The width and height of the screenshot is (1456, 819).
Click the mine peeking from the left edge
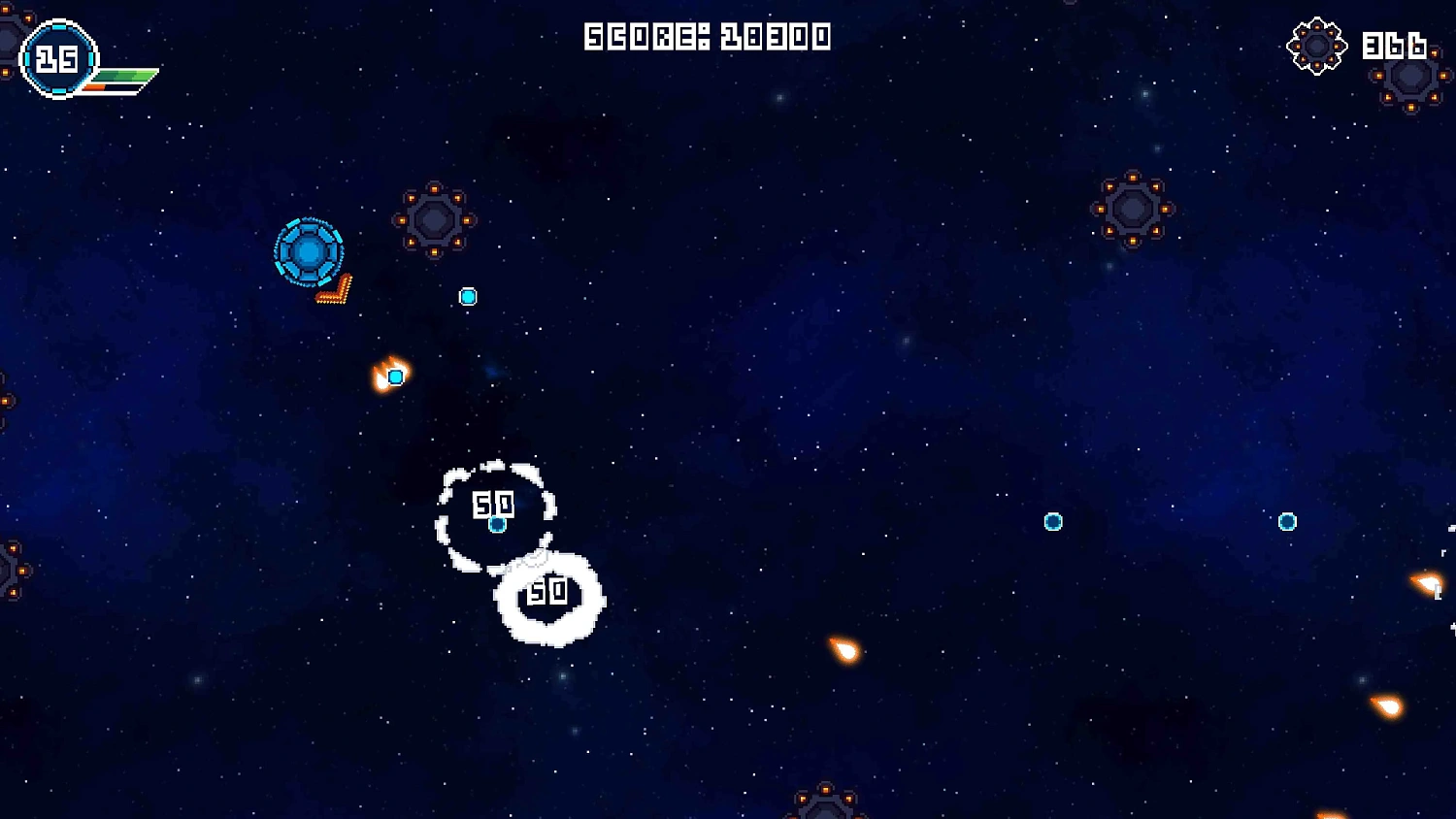pyautogui.click(x=10, y=573)
